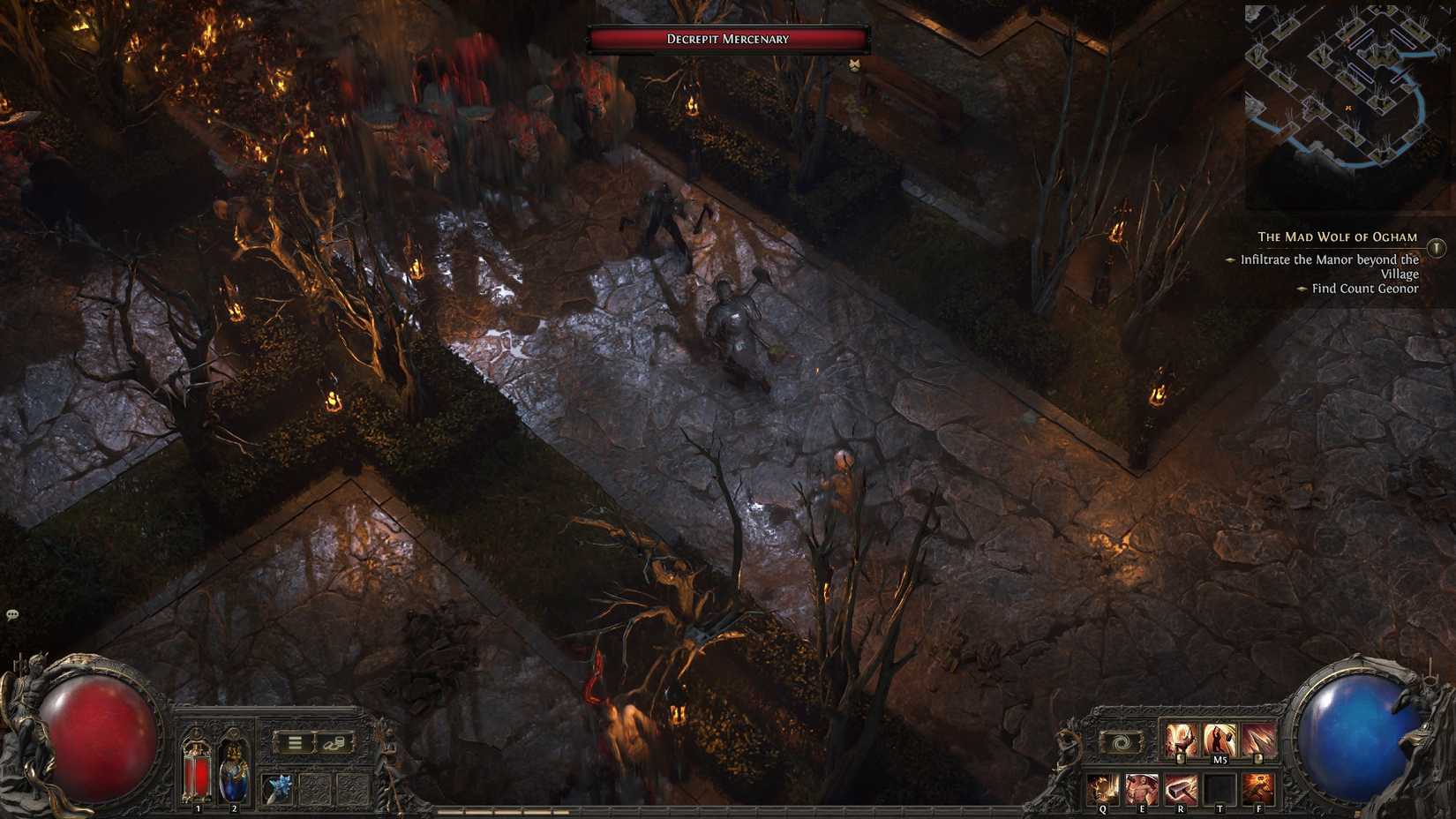This screenshot has height=819, width=1456.
Task: Click the Find Count Geonor objective
Action: coord(1363,289)
